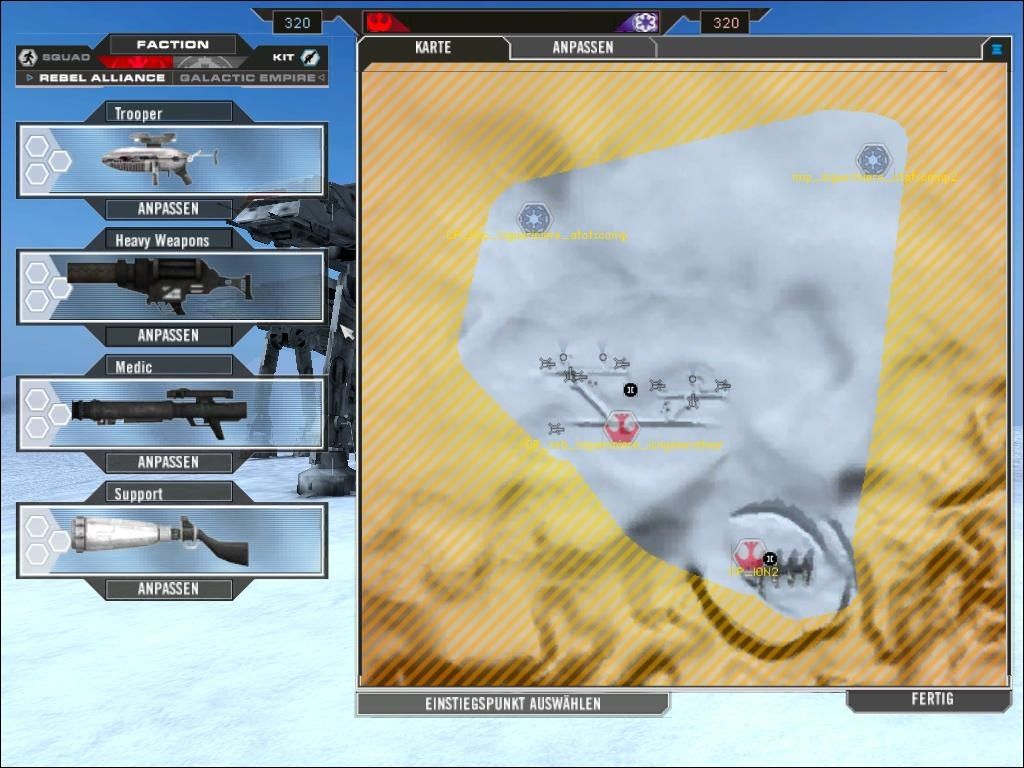Image resolution: width=1024 pixels, height=768 pixels.
Task: Switch to the top Anpassen tab
Action: click(582, 48)
